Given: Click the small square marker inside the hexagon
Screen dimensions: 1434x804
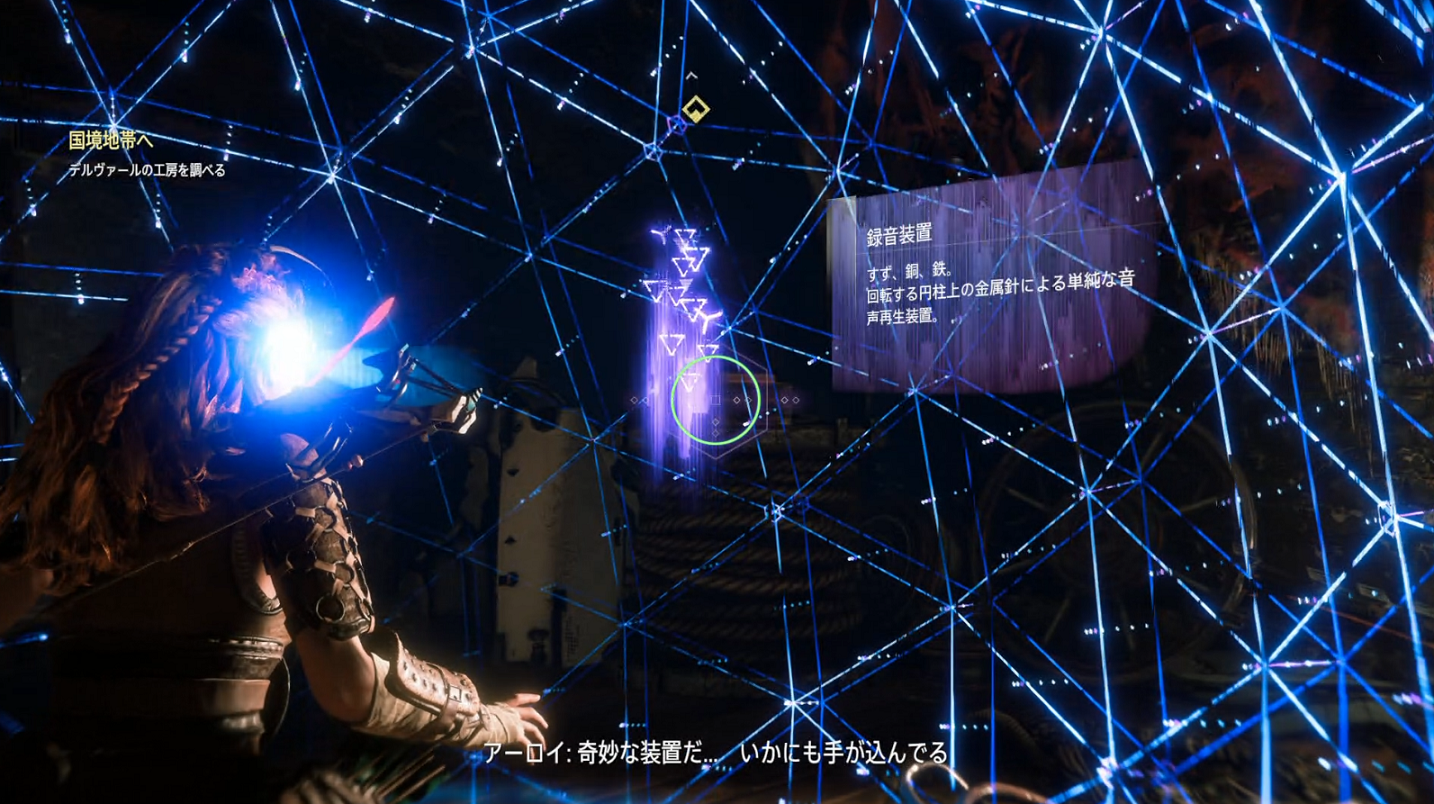Looking at the screenshot, I should click(x=714, y=400).
